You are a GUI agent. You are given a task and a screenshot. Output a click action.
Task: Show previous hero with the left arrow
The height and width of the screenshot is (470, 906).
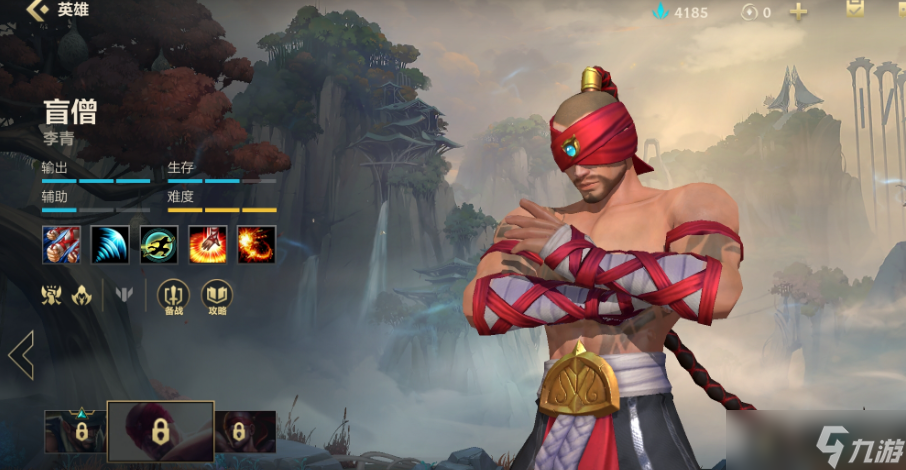(21, 355)
